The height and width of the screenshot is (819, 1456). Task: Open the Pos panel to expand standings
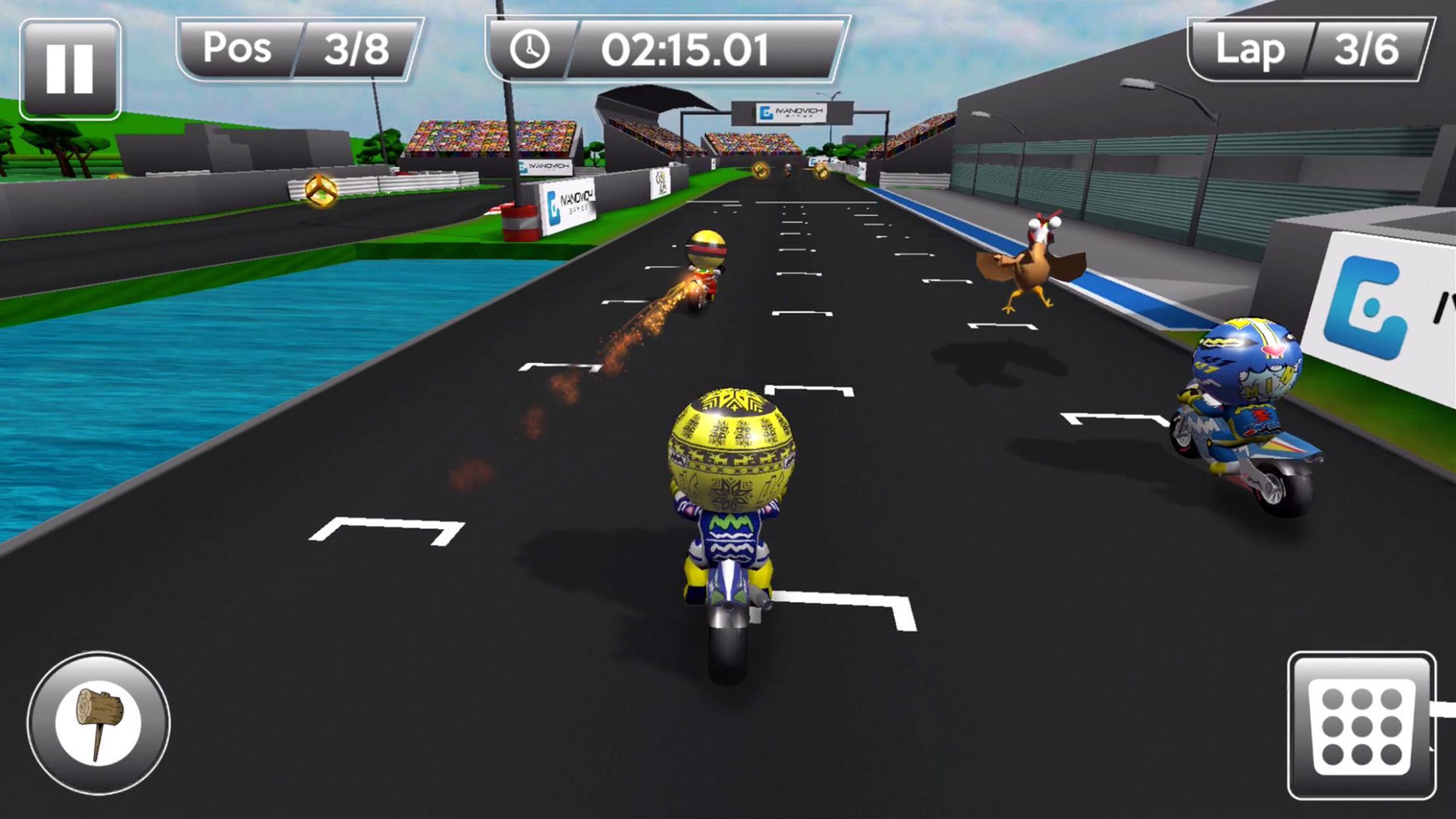click(x=290, y=46)
